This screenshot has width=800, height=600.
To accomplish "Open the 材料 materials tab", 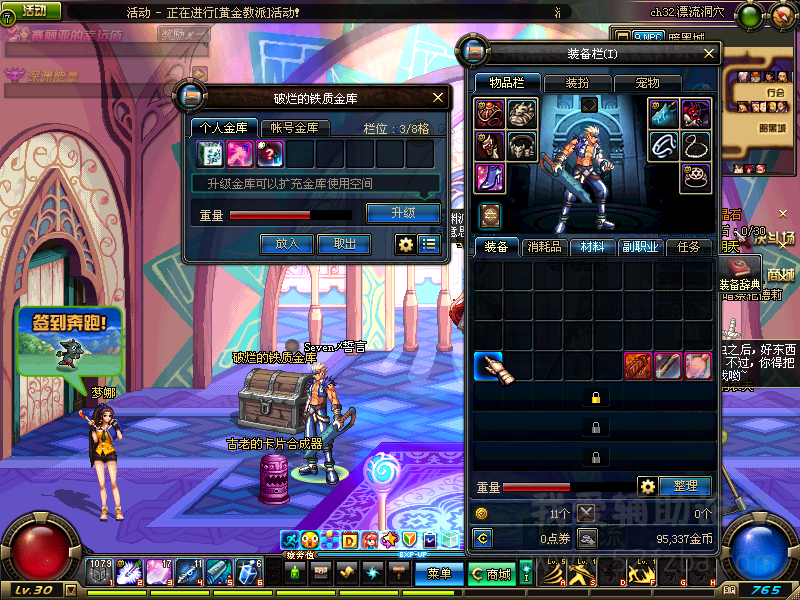I will pos(591,247).
